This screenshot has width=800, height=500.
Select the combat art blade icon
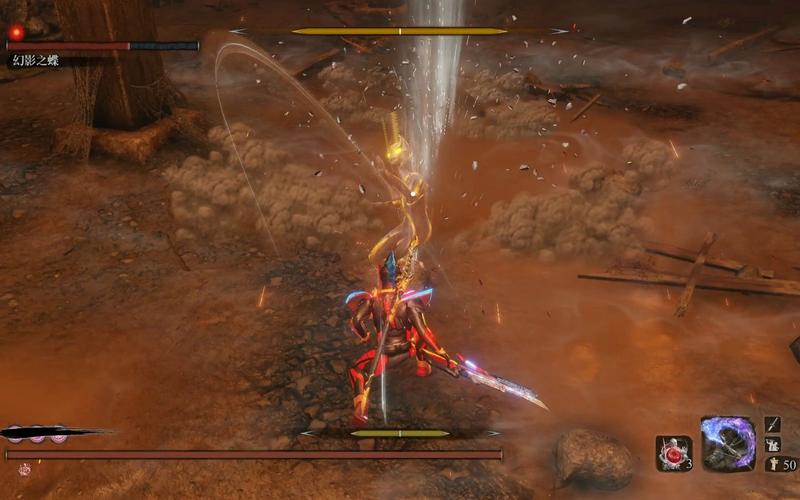(x=773, y=424)
